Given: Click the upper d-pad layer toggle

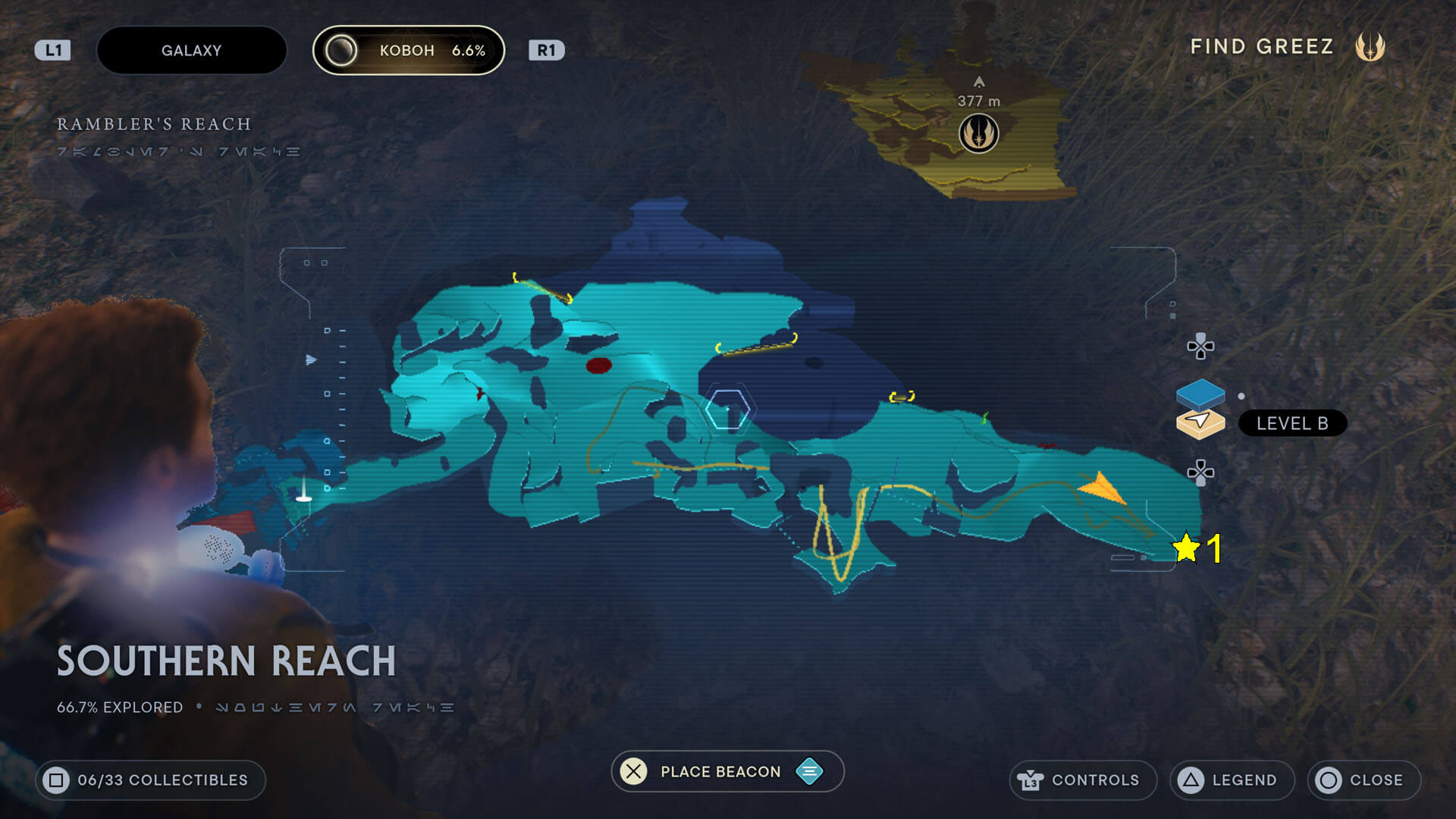Looking at the screenshot, I should point(1202,347).
